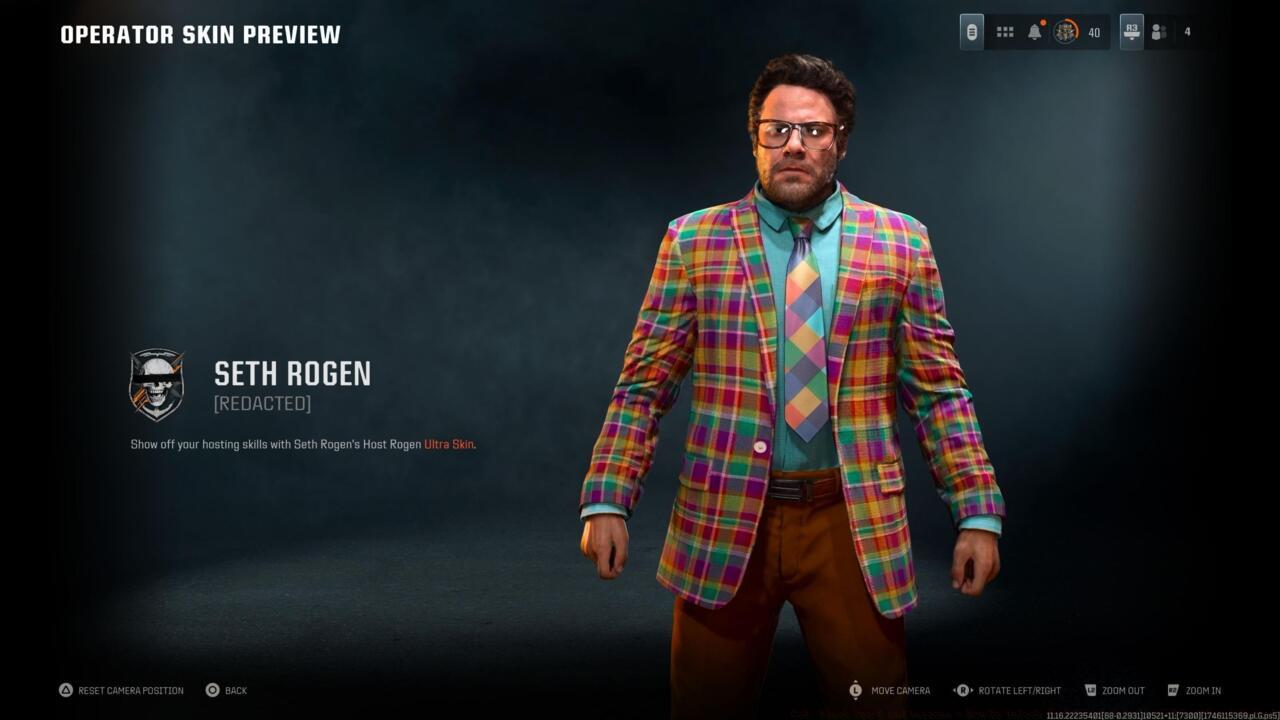1280x720 pixels.
Task: Click the [REDACTED] subtitle text
Action: (x=262, y=404)
